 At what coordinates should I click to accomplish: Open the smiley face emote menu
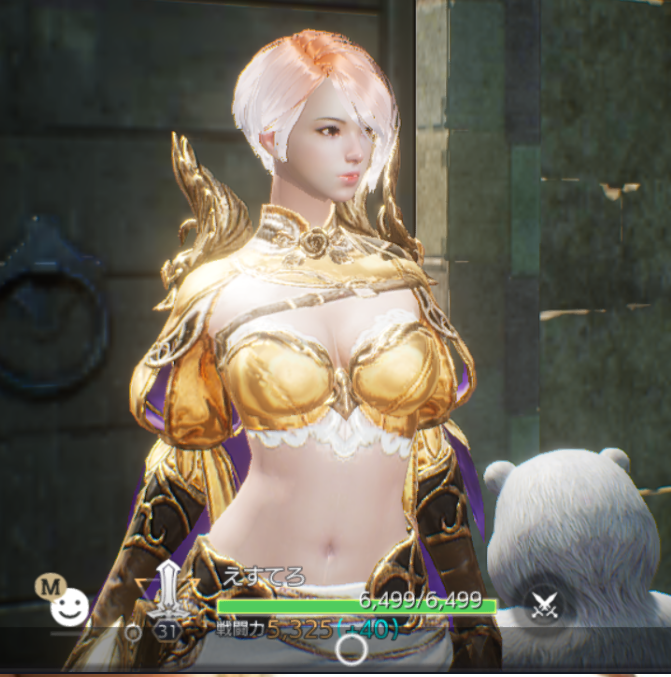coord(69,606)
